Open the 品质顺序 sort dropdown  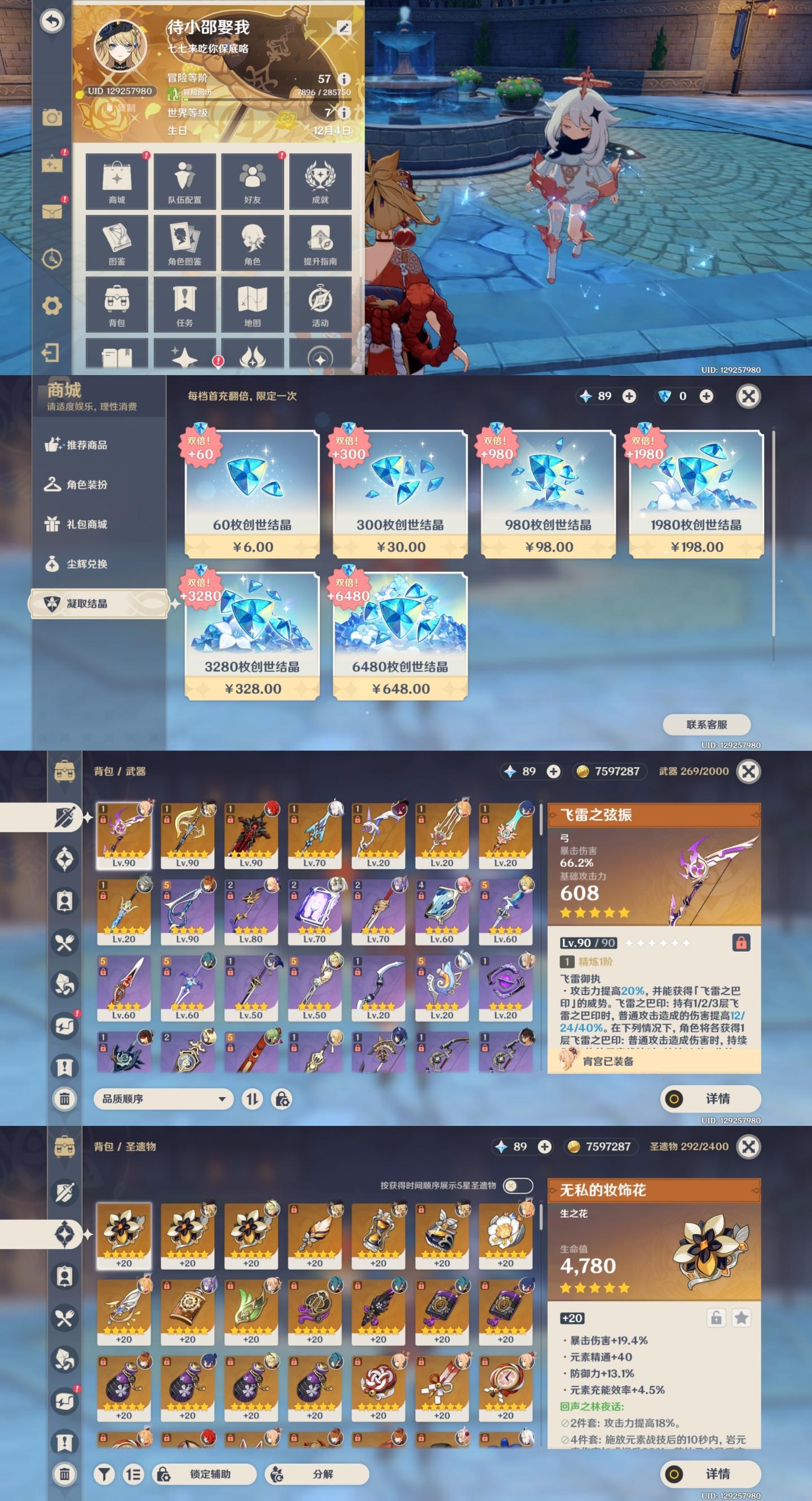coord(164,1099)
